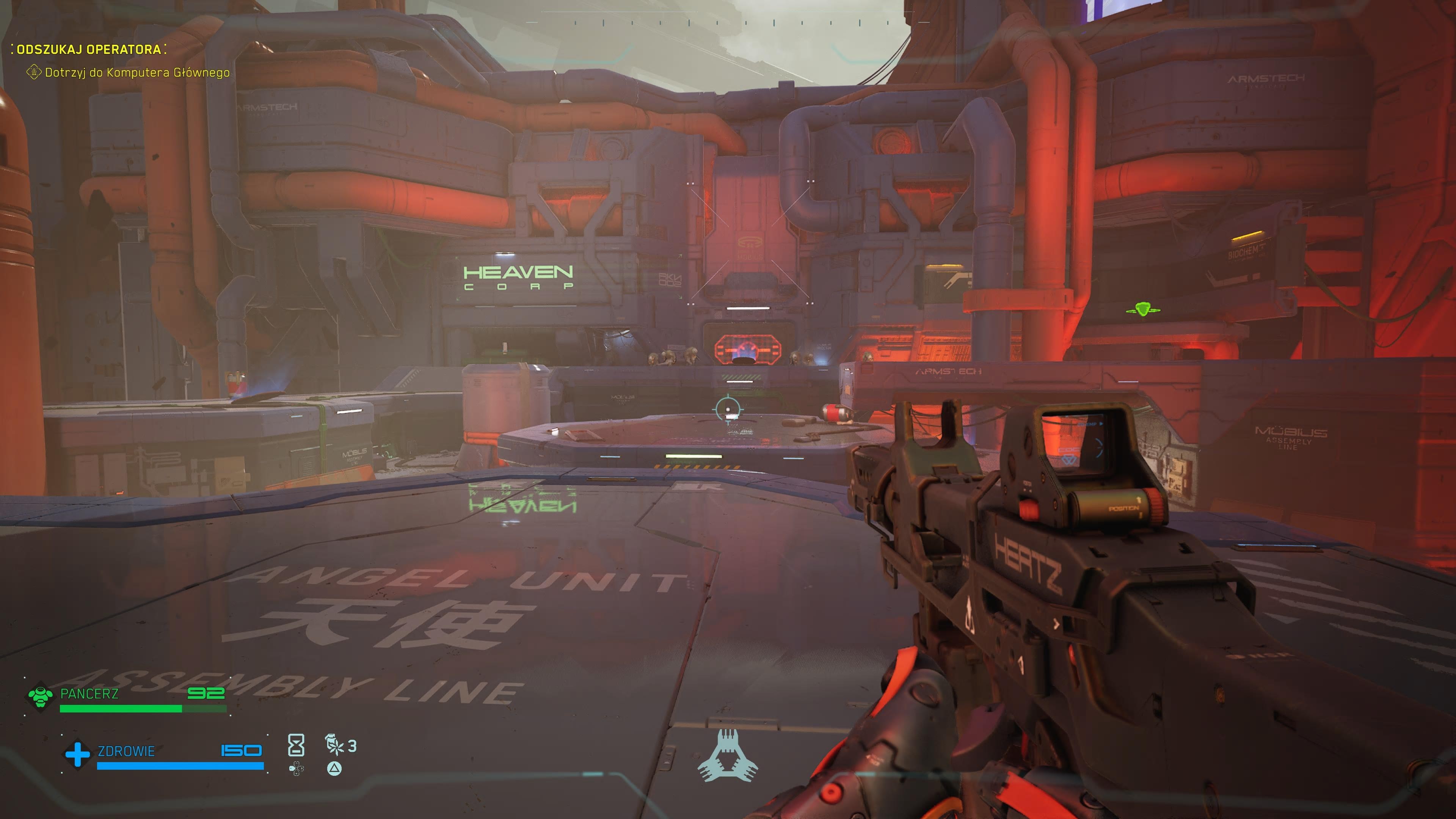Open the Odszukaj Operatora objective tracker
The height and width of the screenshot is (819, 1456).
(x=89, y=49)
